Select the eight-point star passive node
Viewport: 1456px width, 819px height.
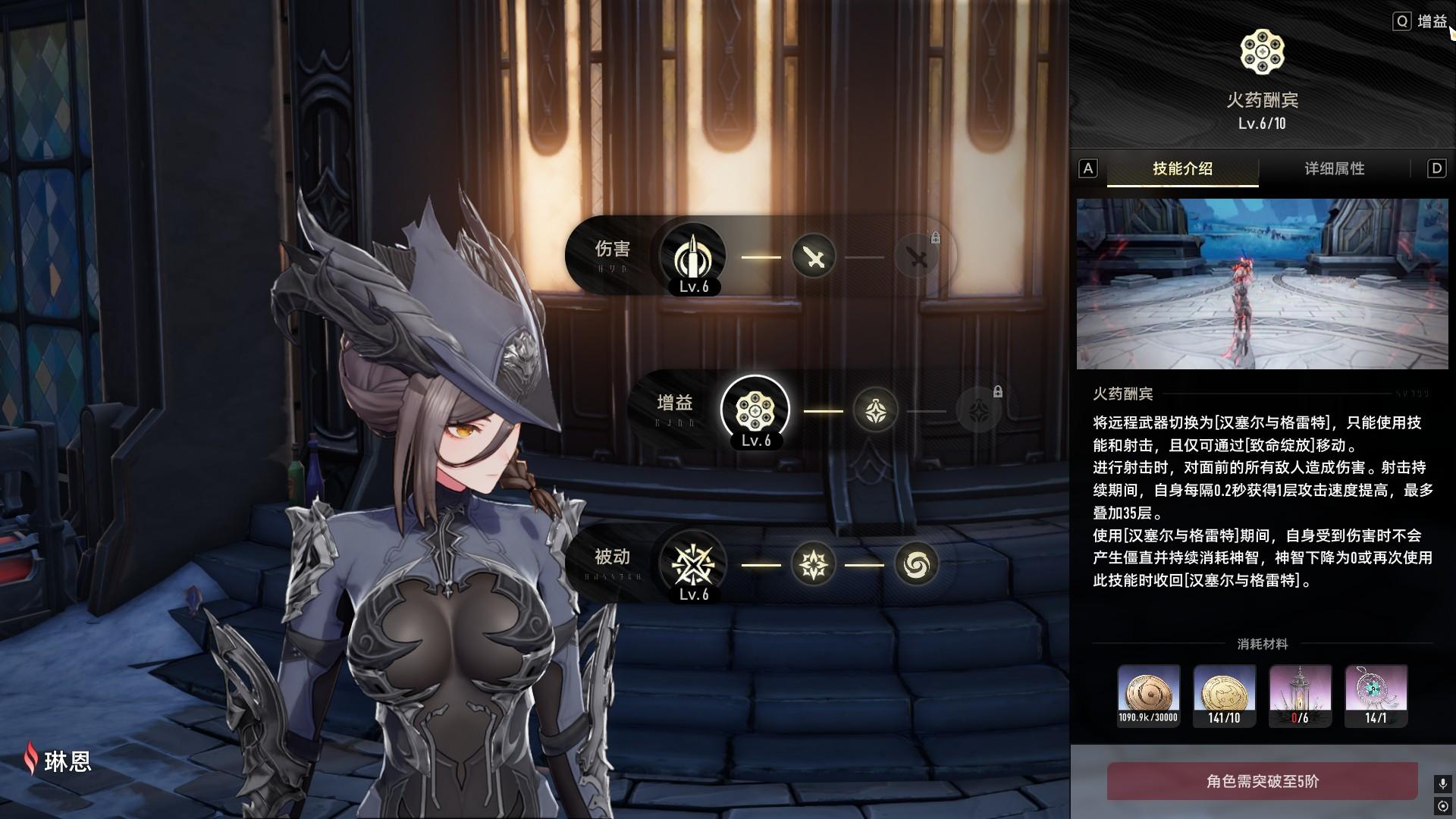click(x=814, y=564)
